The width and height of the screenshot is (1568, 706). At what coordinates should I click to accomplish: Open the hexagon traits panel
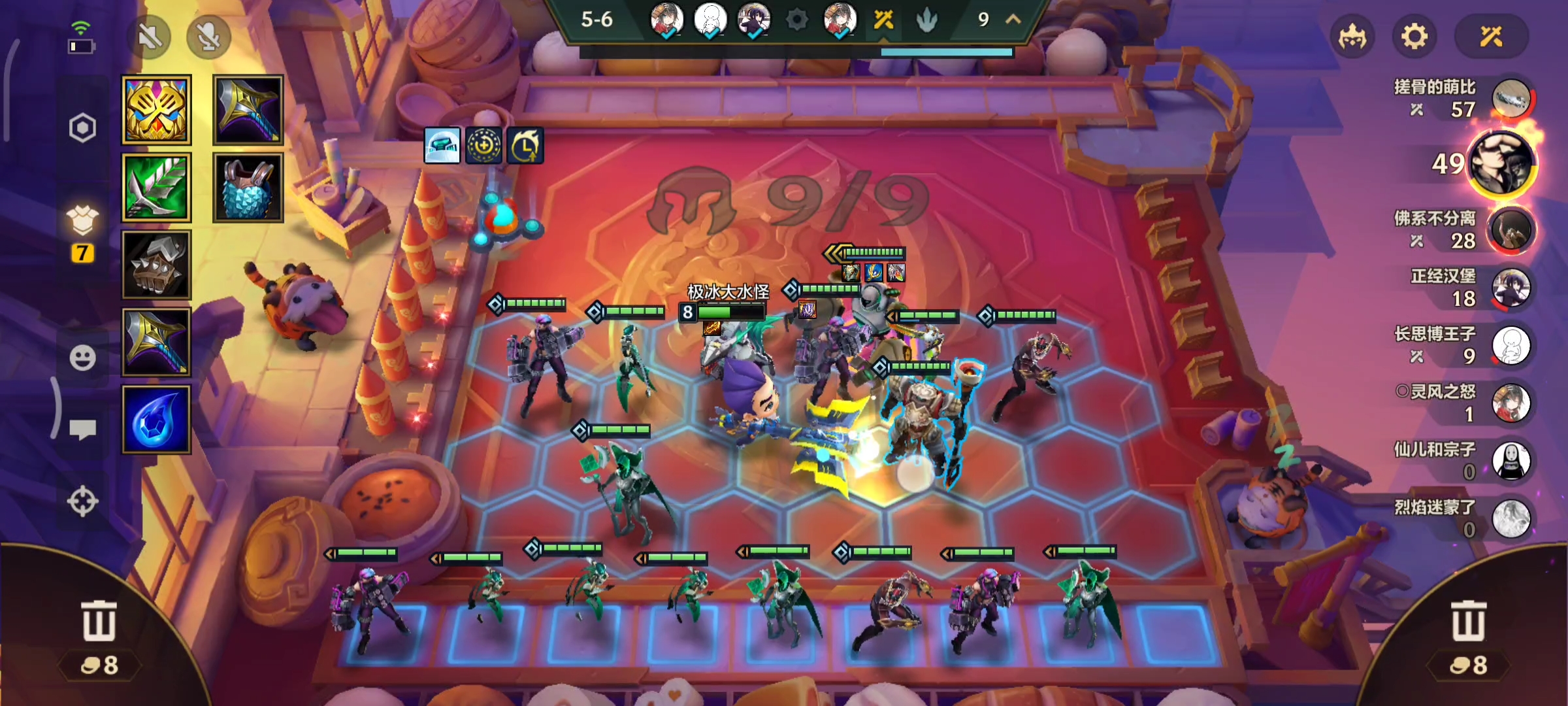(x=82, y=128)
